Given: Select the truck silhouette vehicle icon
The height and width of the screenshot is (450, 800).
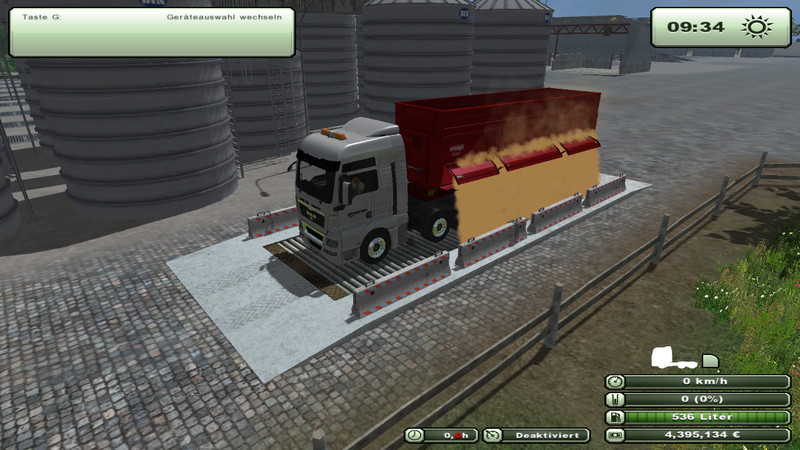Looking at the screenshot, I should coord(667,357).
